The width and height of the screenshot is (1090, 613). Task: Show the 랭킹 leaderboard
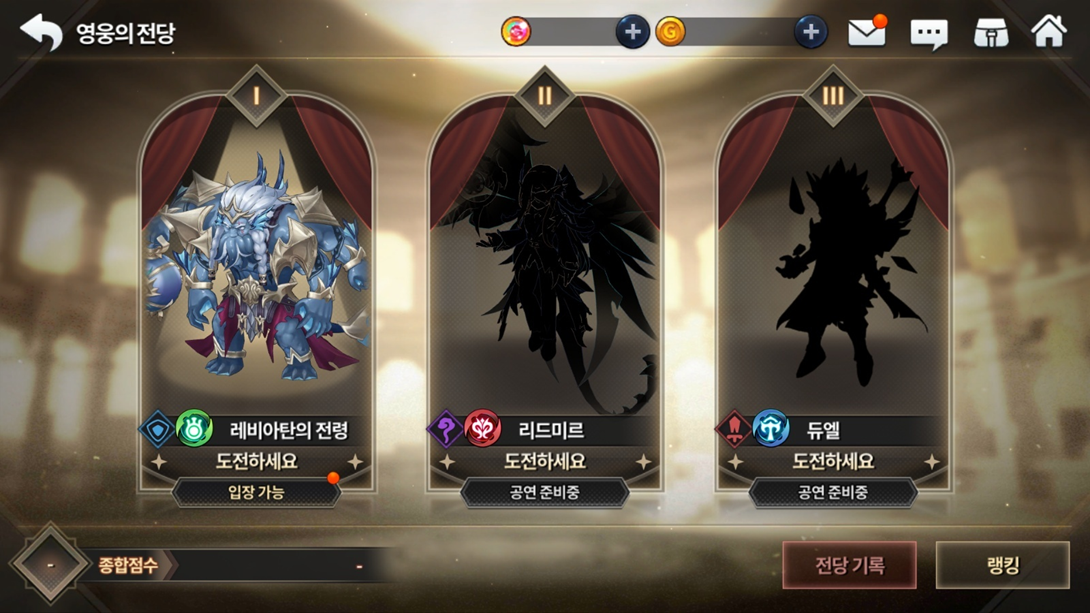click(x=1002, y=566)
